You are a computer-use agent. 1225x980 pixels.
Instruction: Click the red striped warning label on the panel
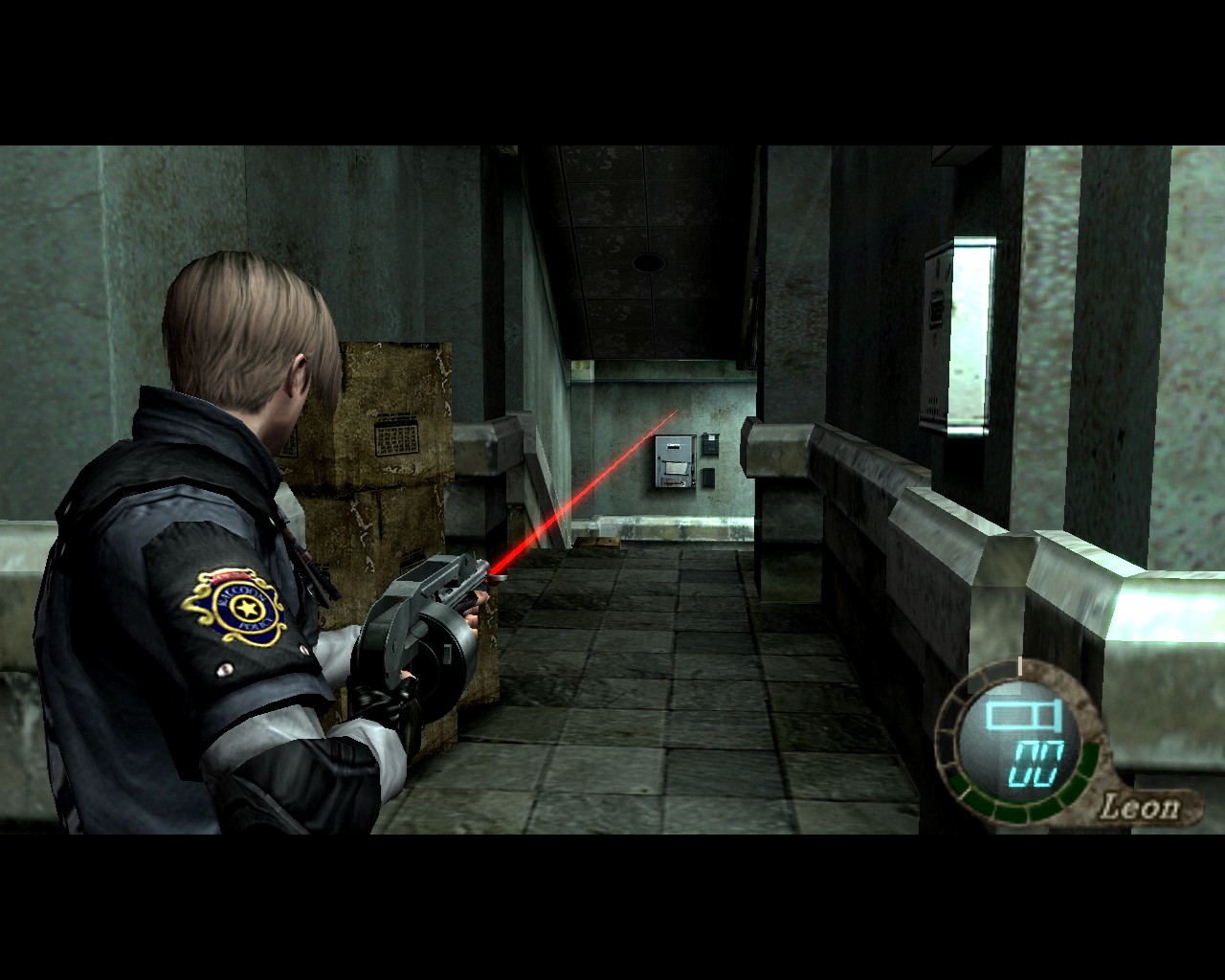(x=674, y=481)
